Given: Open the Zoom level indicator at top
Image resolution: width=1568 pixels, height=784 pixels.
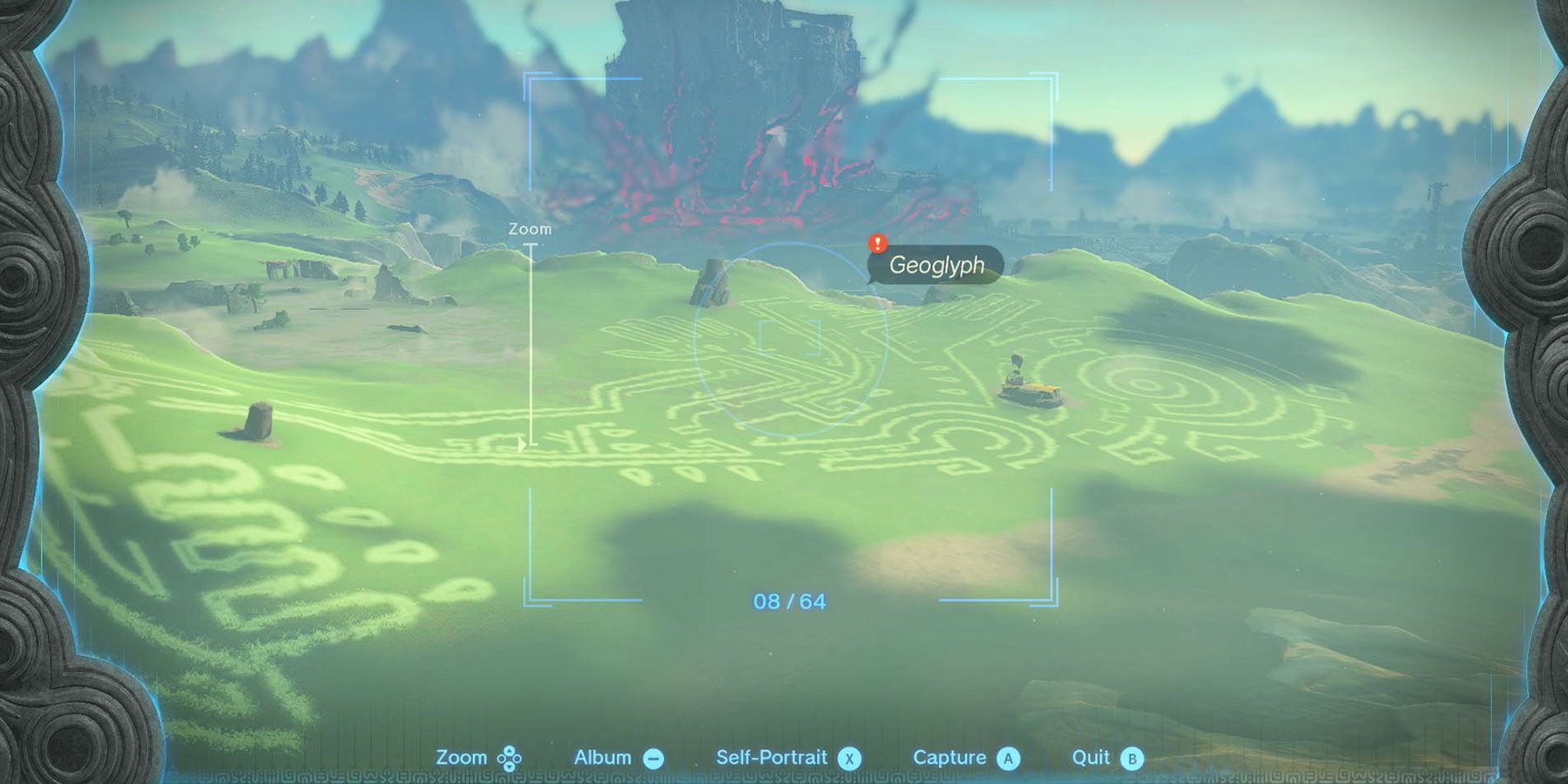Looking at the screenshot, I should click(530, 228).
